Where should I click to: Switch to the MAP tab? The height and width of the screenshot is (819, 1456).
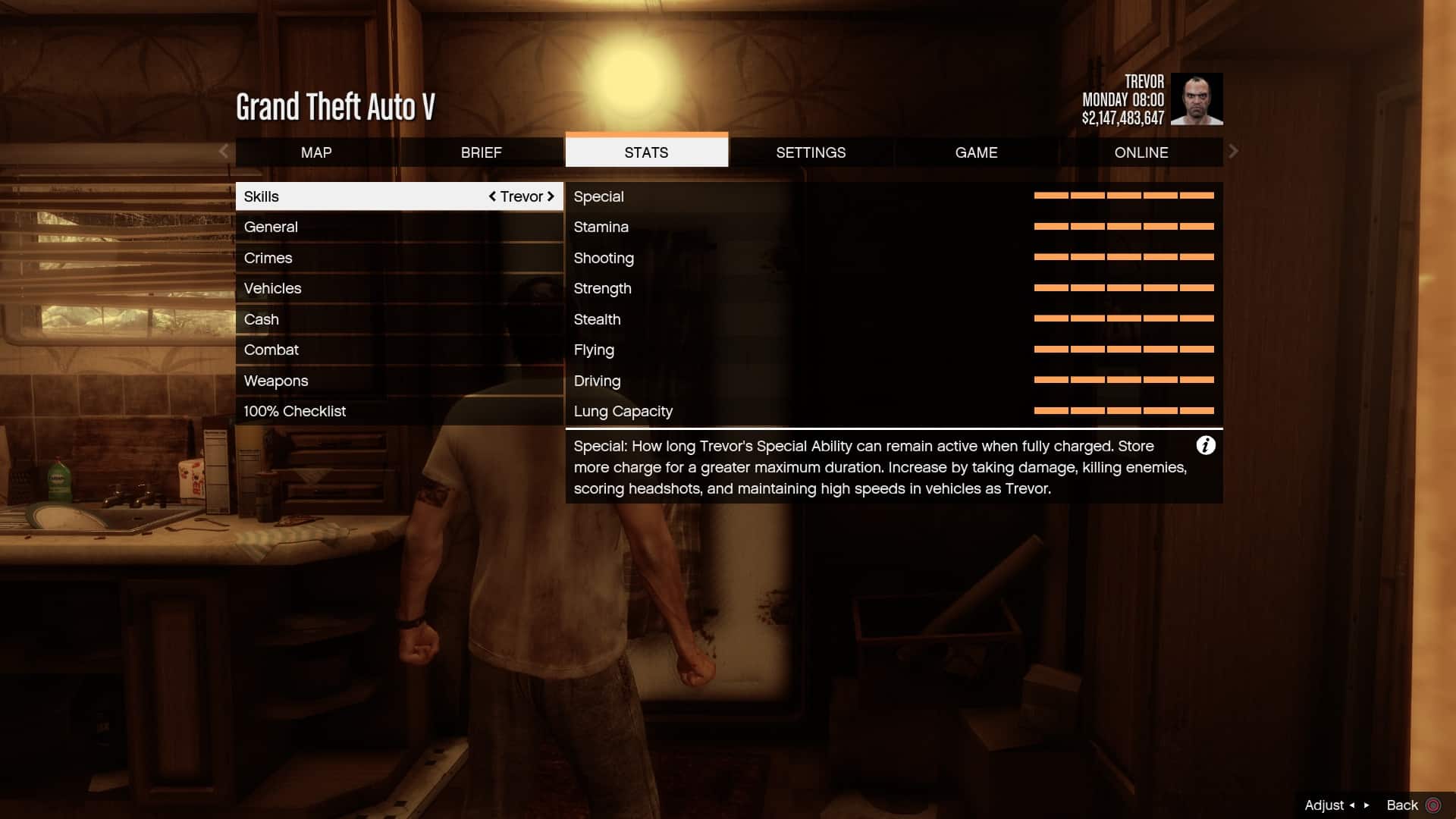coord(316,152)
